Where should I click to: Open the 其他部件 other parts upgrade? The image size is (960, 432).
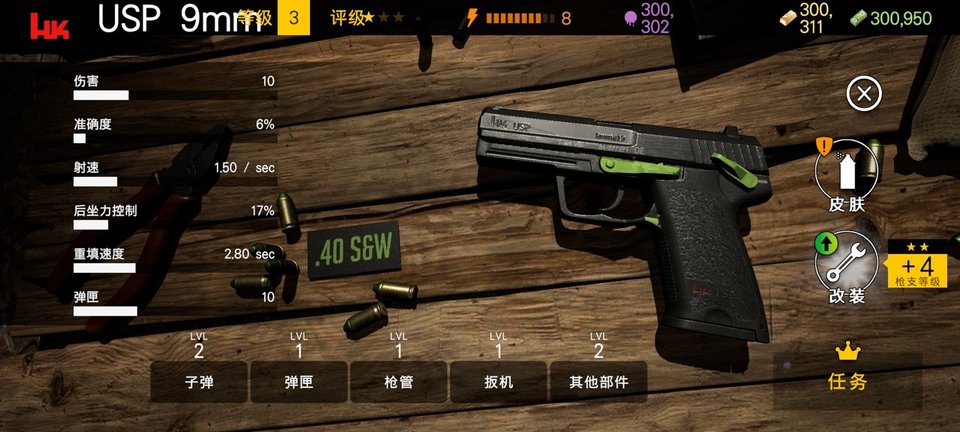point(598,381)
